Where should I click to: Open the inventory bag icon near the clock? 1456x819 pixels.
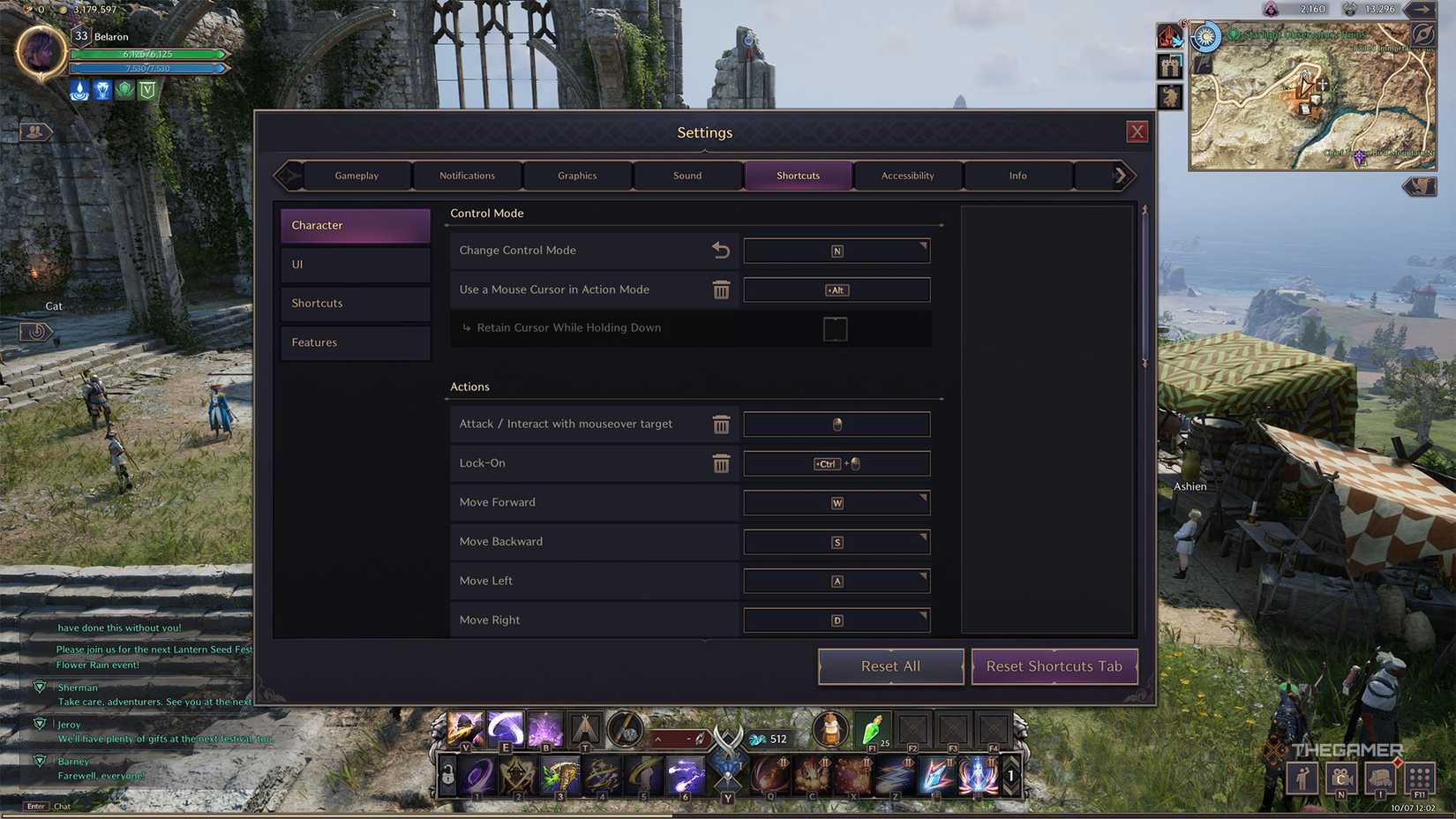(1380, 780)
